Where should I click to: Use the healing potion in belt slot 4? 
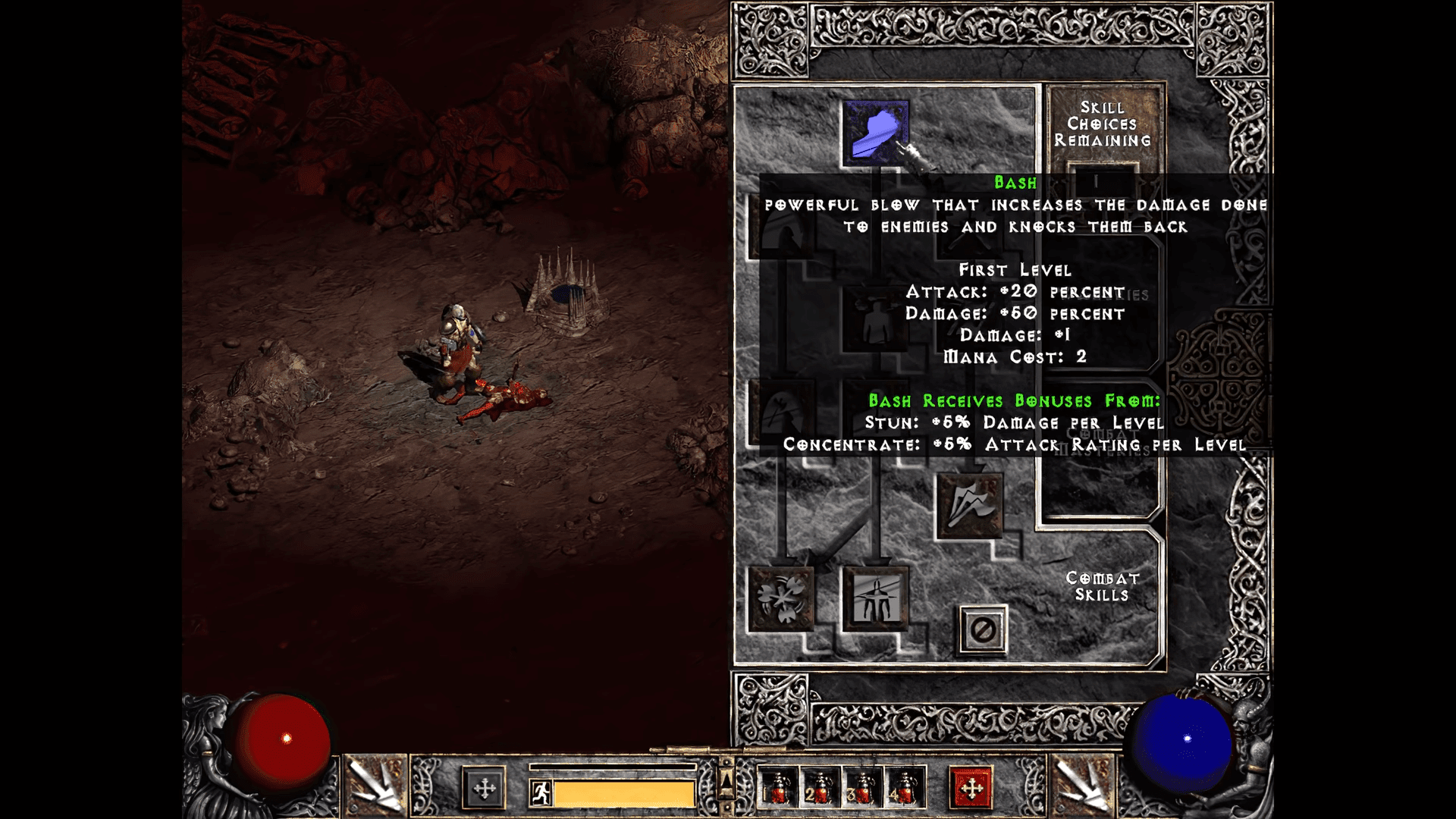(905, 789)
